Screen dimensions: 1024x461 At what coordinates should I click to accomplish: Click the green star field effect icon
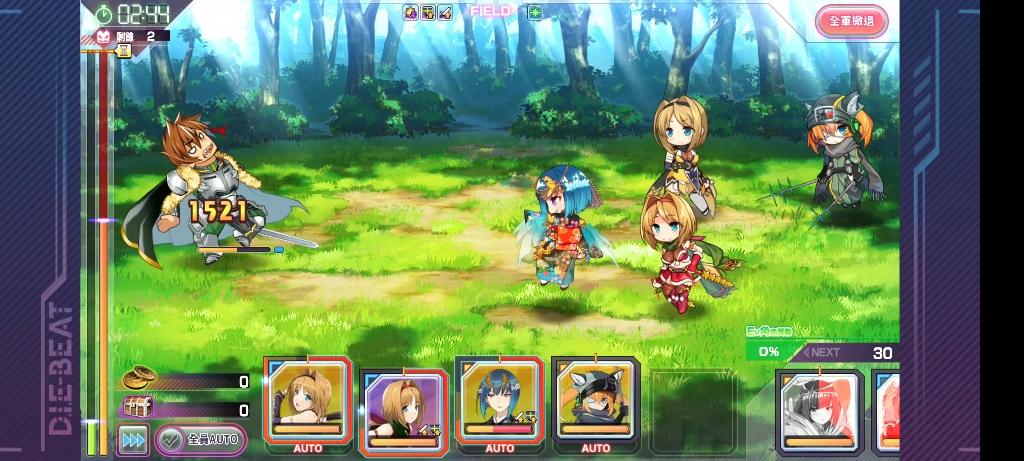[x=535, y=13]
